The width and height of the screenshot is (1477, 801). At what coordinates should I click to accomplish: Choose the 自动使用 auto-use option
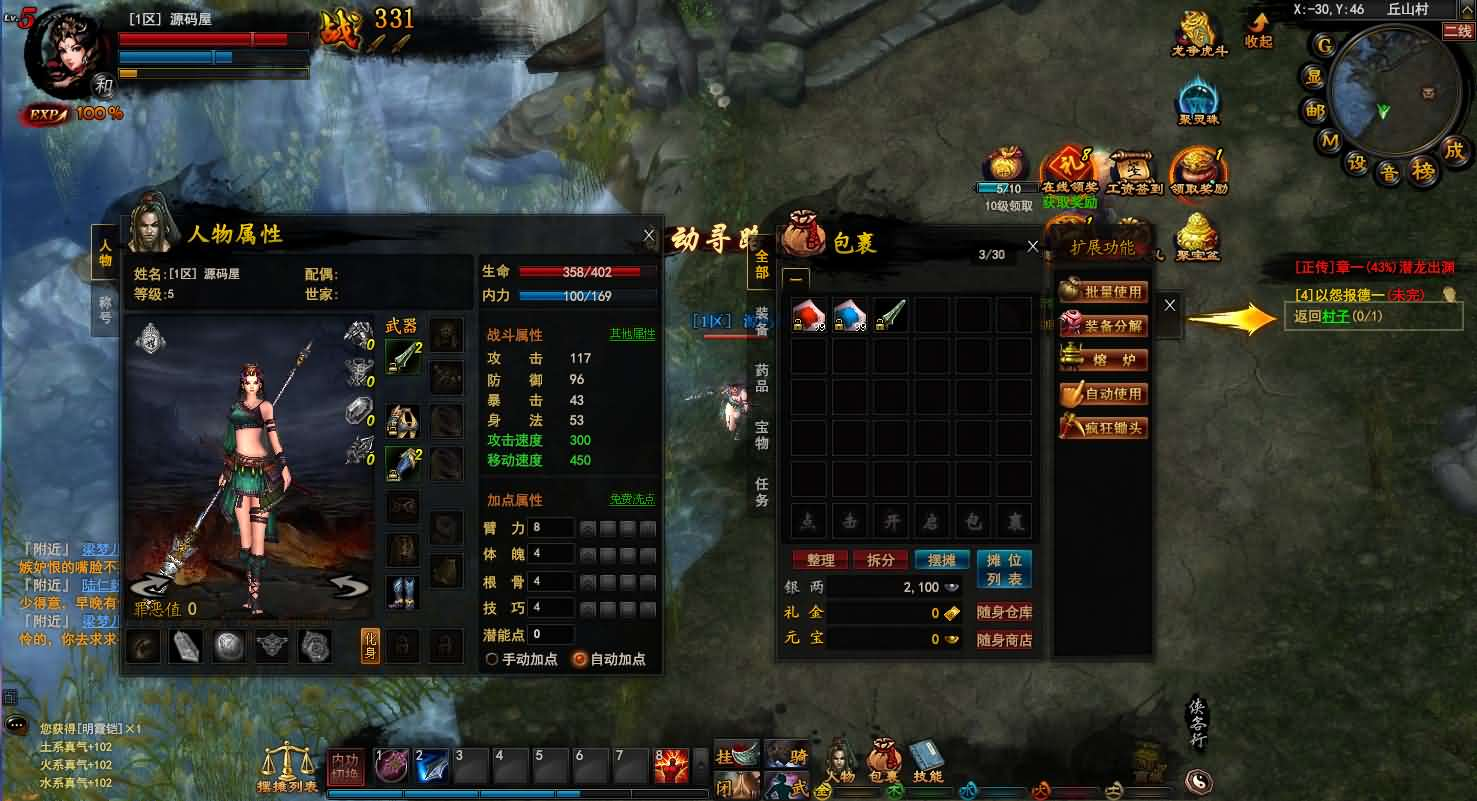click(1103, 394)
